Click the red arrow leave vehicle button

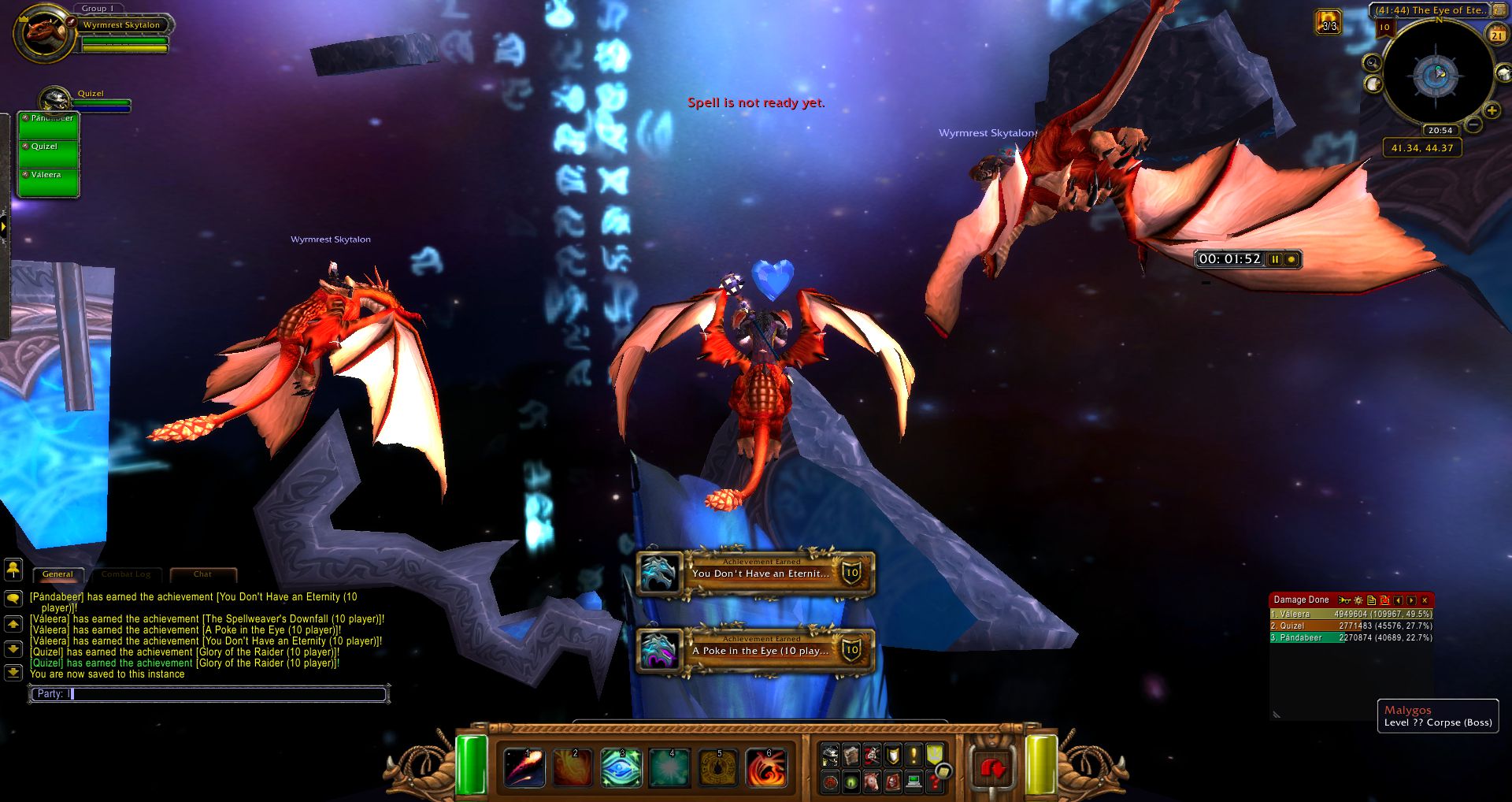pyautogui.click(x=993, y=767)
